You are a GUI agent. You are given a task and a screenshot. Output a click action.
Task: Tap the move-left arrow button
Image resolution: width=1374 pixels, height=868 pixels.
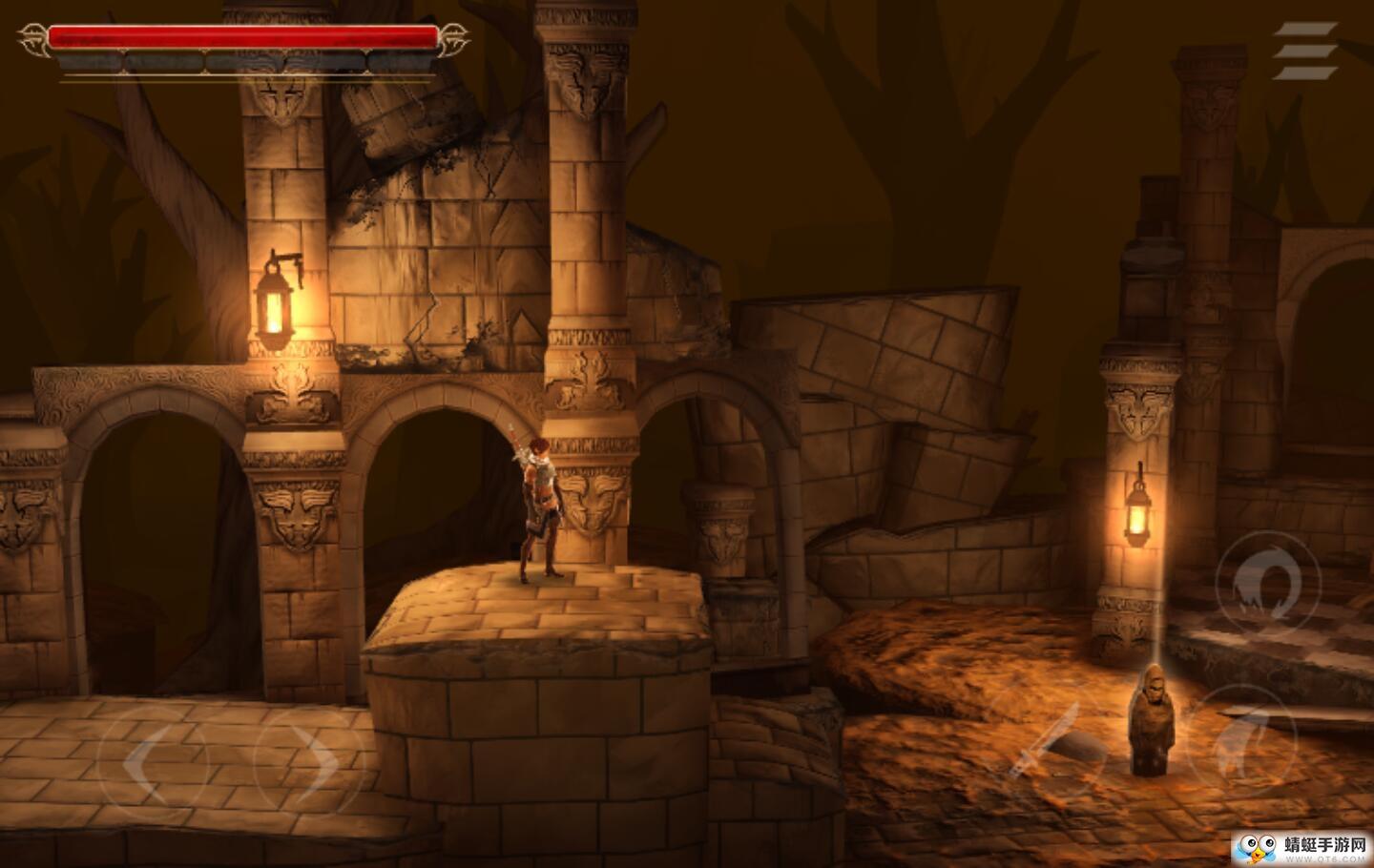(x=153, y=761)
